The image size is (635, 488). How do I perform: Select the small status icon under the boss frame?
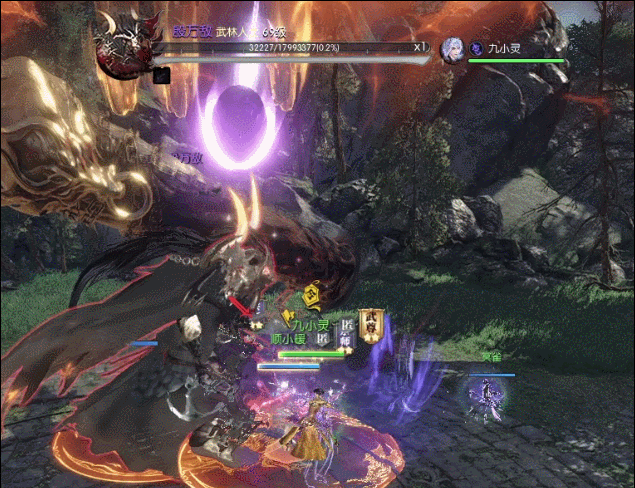pos(161,74)
